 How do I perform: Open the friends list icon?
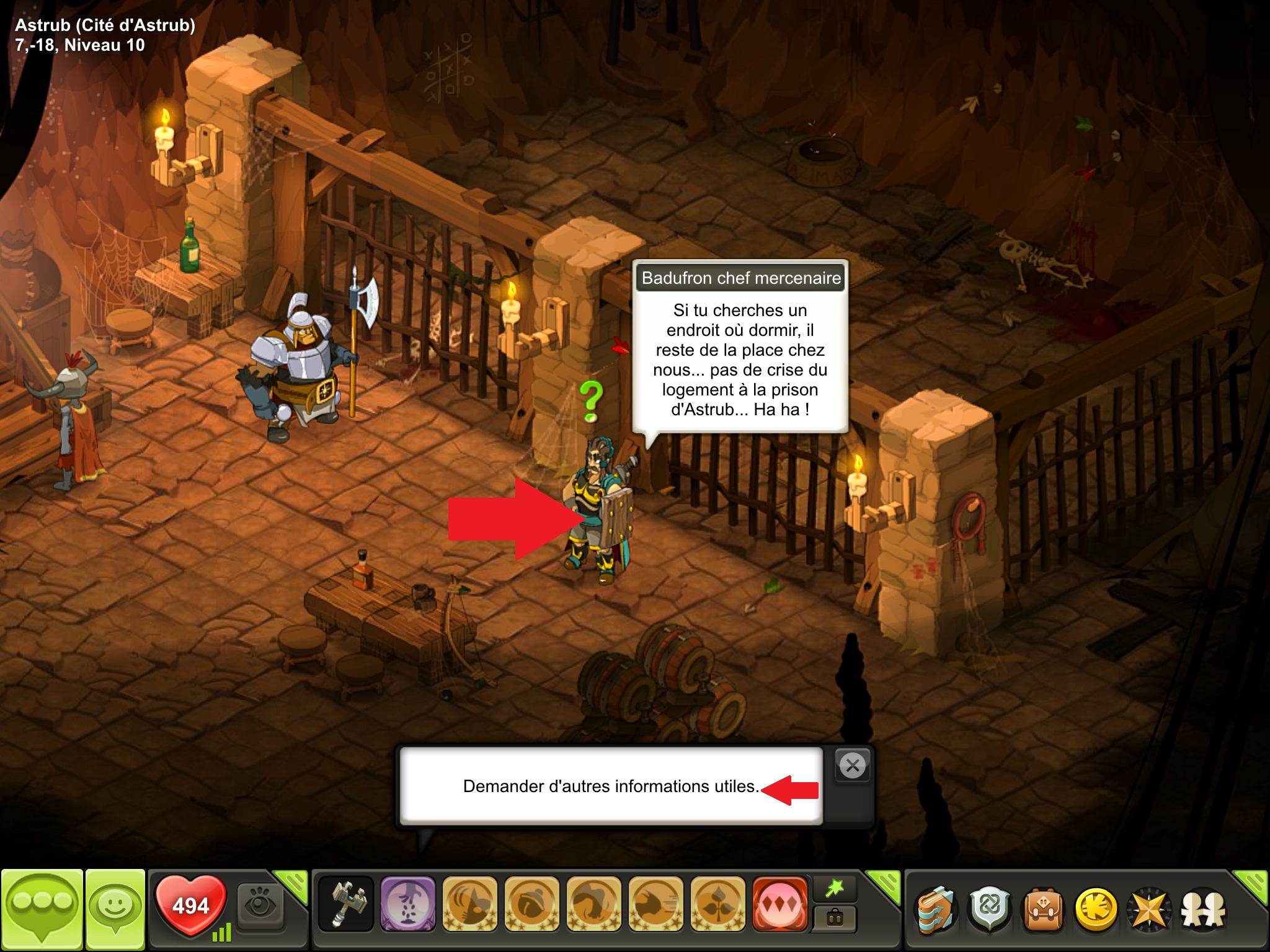[1203, 910]
